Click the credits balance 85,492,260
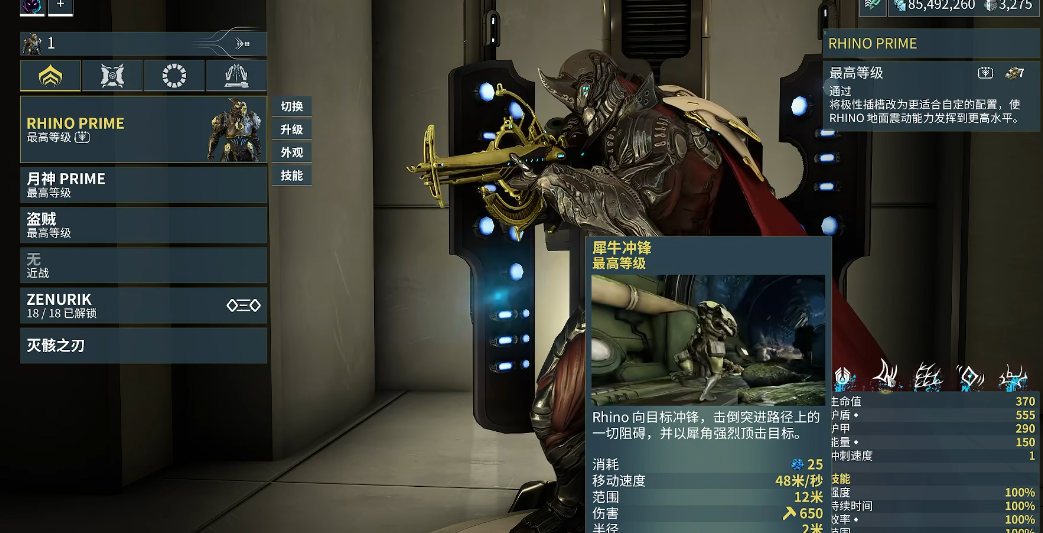The height and width of the screenshot is (533, 1043). [933, 6]
